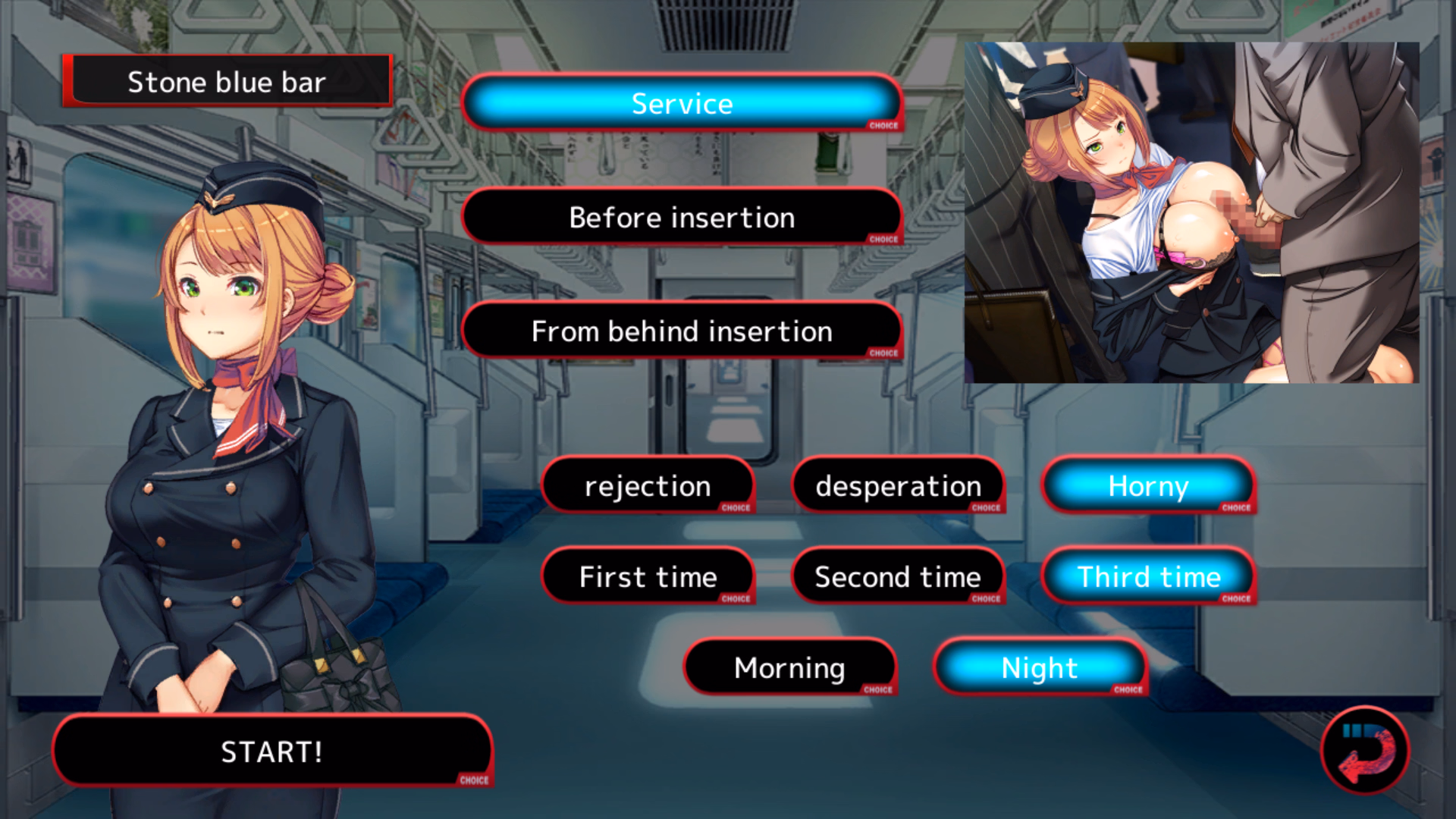This screenshot has width=1456, height=819.
Task: Select From behind insertion
Action: [681, 331]
